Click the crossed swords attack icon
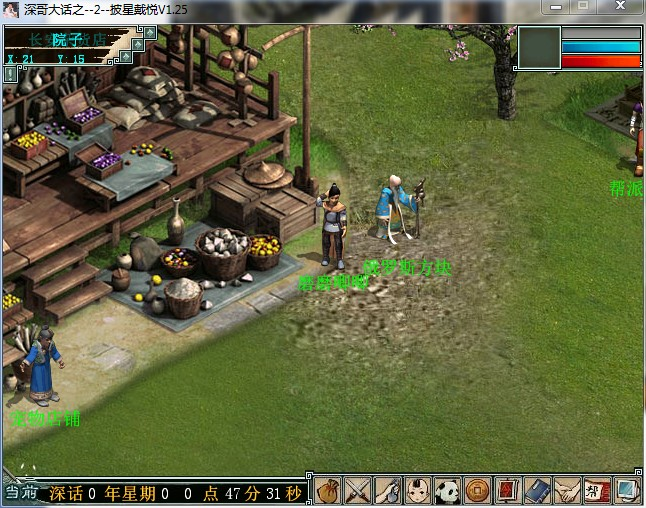 358,491
